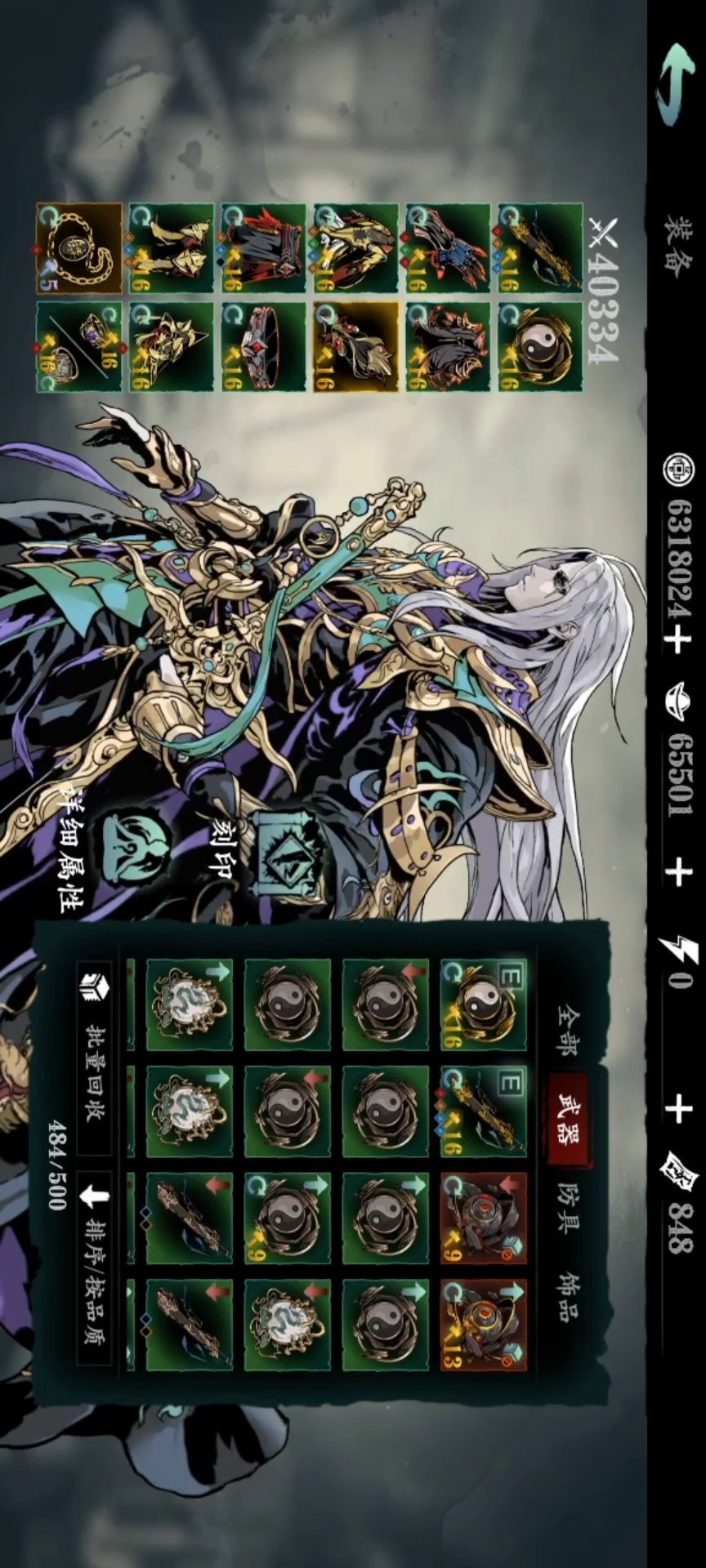
Task: Choose the equipped golden helmet slot
Action: pos(172,347)
